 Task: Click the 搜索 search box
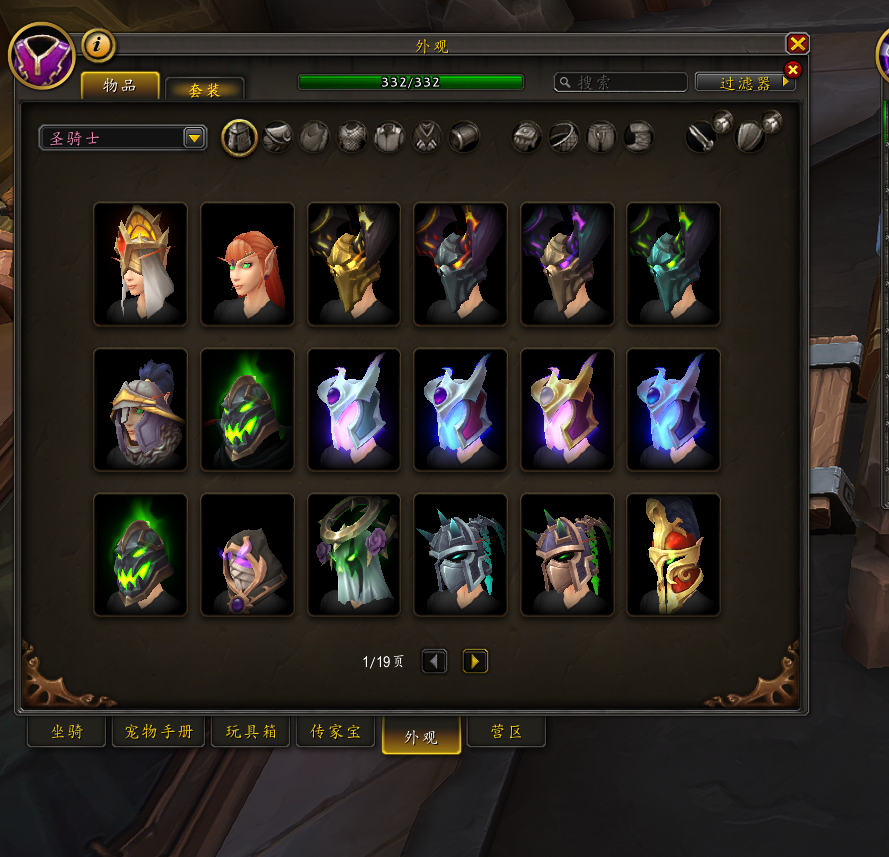click(621, 83)
